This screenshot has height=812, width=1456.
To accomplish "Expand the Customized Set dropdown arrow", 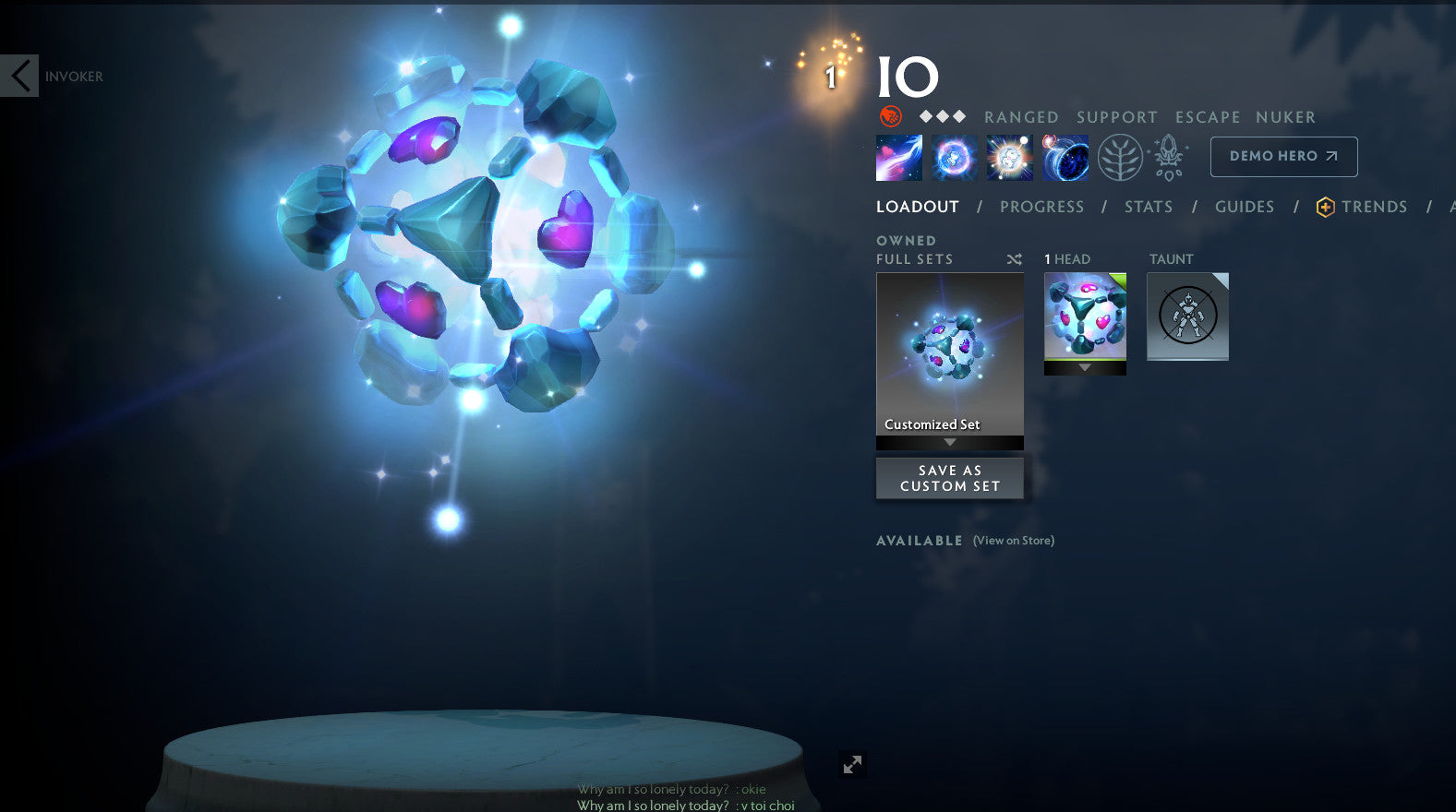I will point(949,442).
